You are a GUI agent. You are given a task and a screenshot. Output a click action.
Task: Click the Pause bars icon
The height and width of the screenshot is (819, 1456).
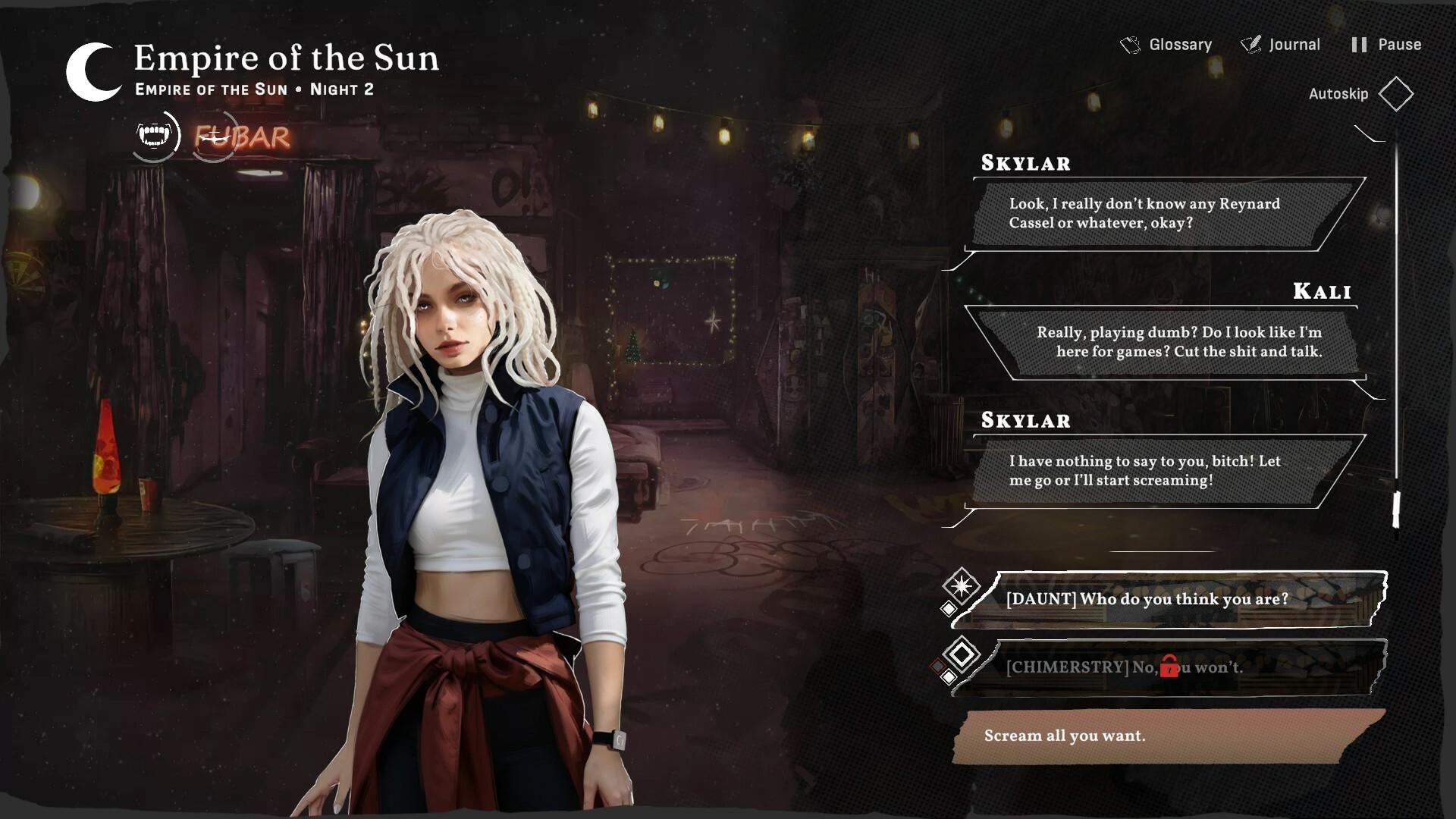[1359, 44]
